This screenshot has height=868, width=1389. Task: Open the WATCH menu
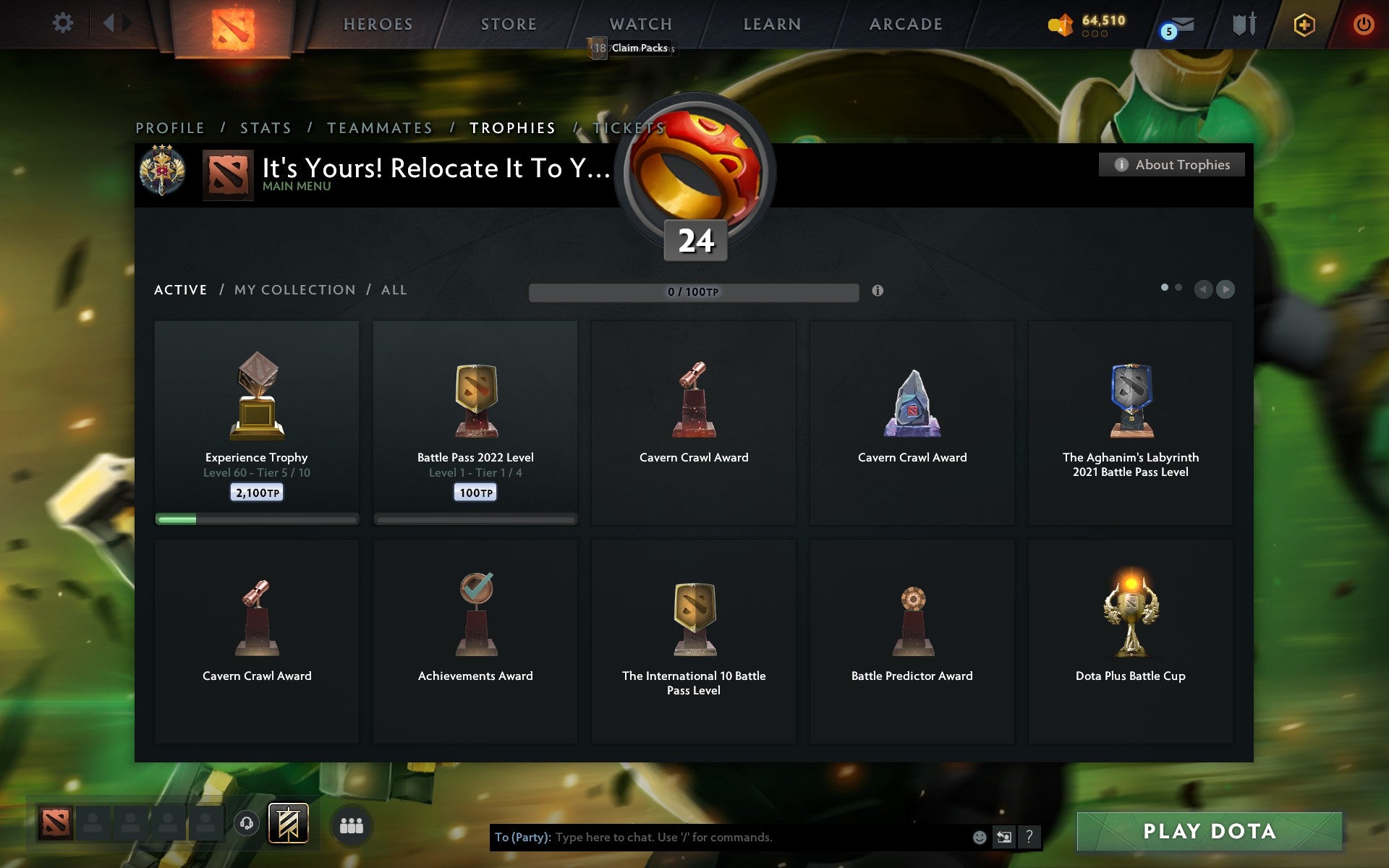640,24
